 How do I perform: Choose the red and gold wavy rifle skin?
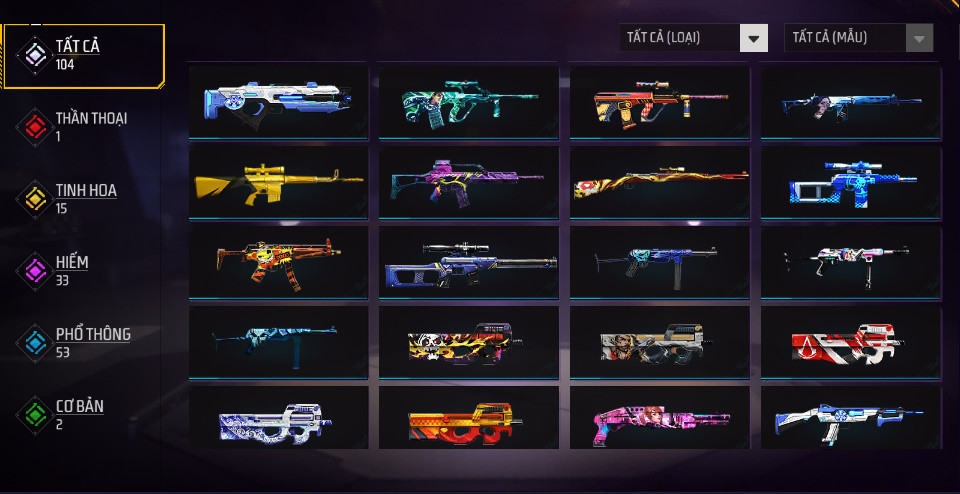click(659, 181)
